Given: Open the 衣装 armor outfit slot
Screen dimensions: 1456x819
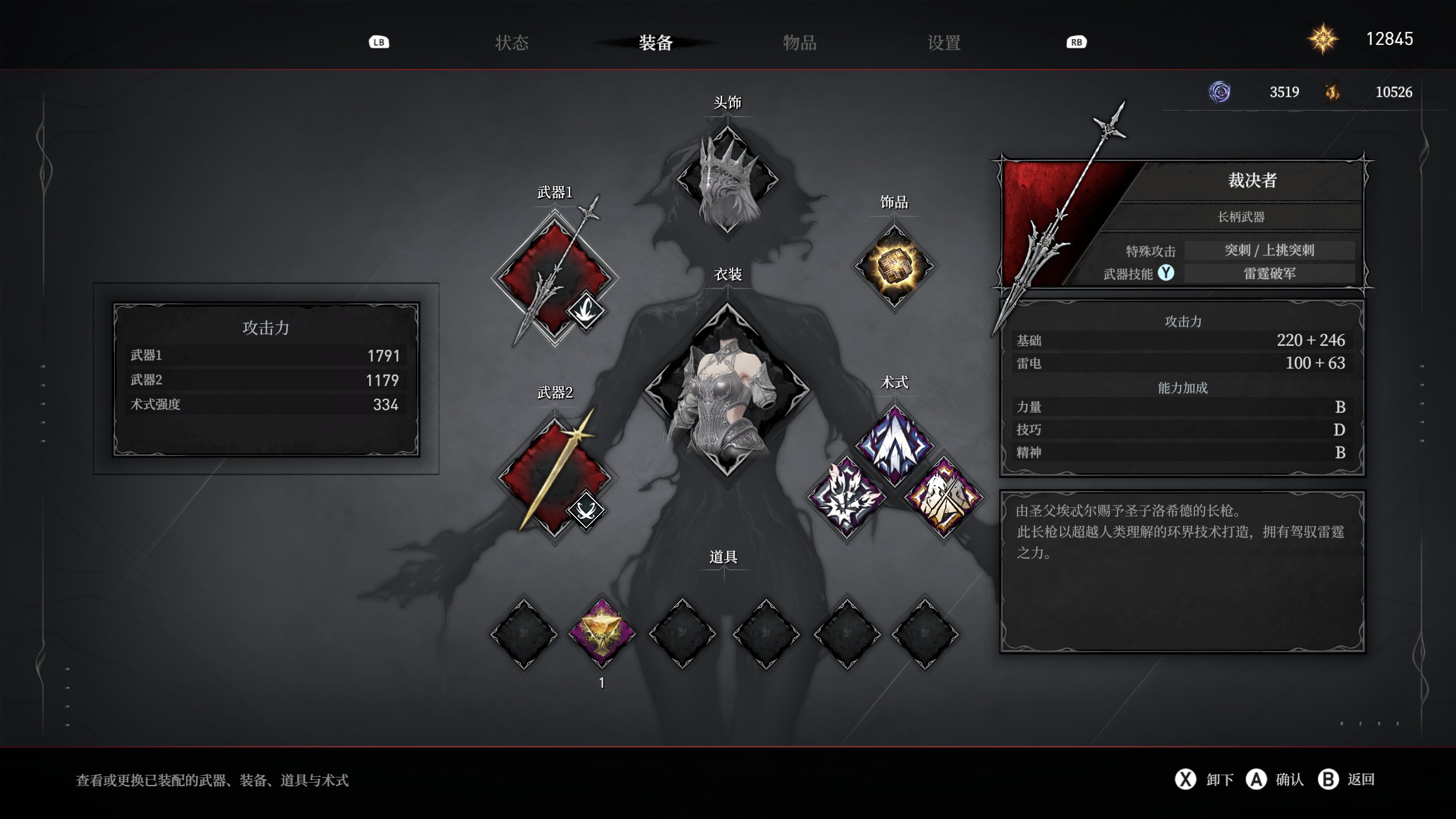Looking at the screenshot, I should [x=727, y=390].
